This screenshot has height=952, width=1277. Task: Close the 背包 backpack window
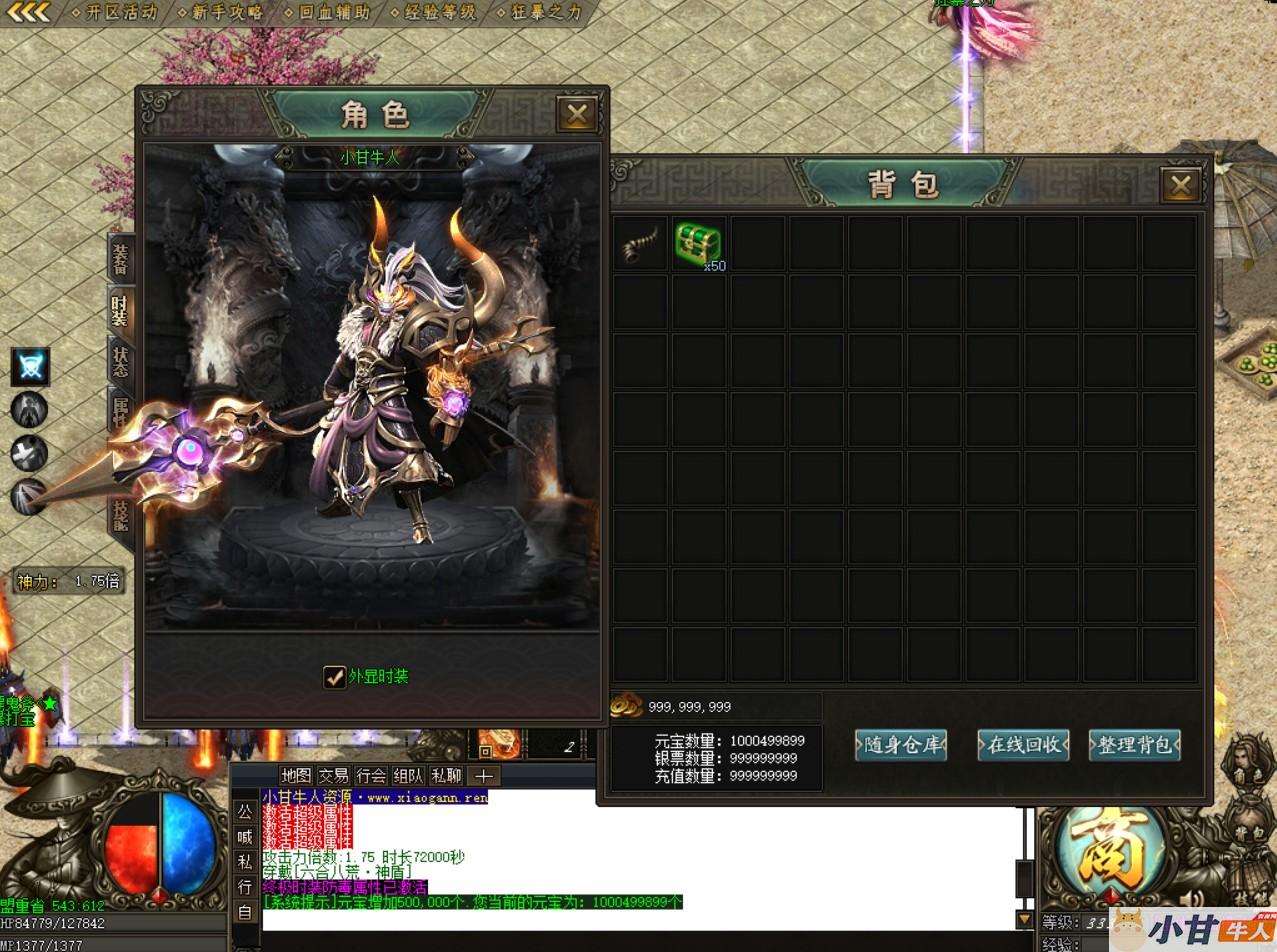coord(1180,184)
